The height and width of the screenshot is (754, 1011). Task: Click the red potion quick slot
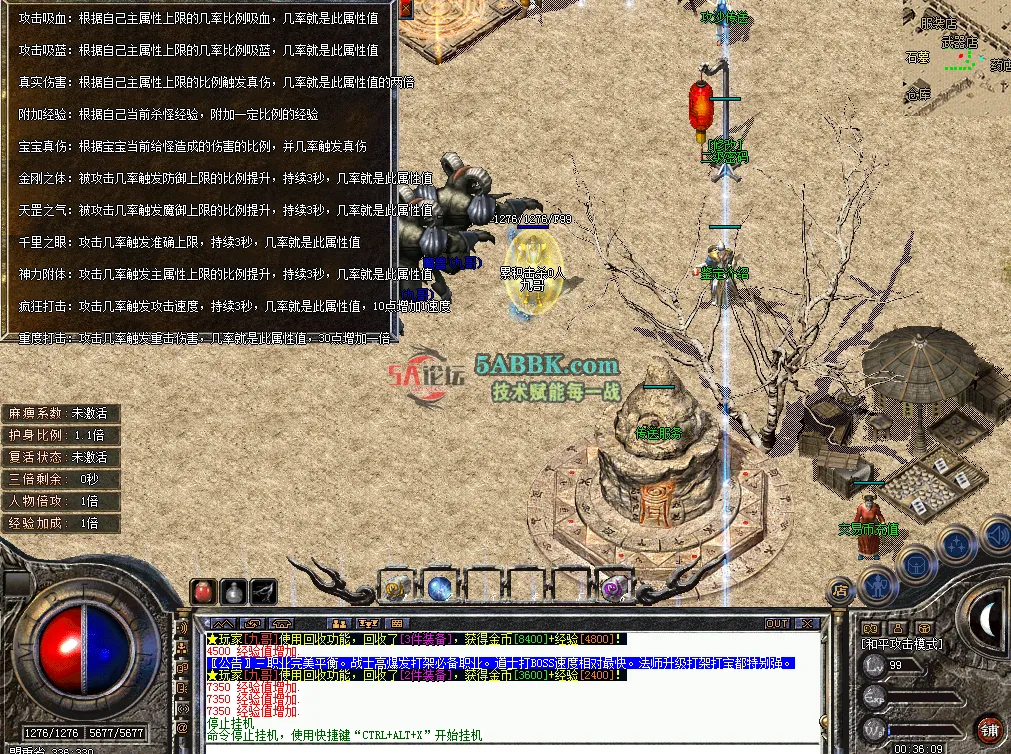pyautogui.click(x=204, y=591)
